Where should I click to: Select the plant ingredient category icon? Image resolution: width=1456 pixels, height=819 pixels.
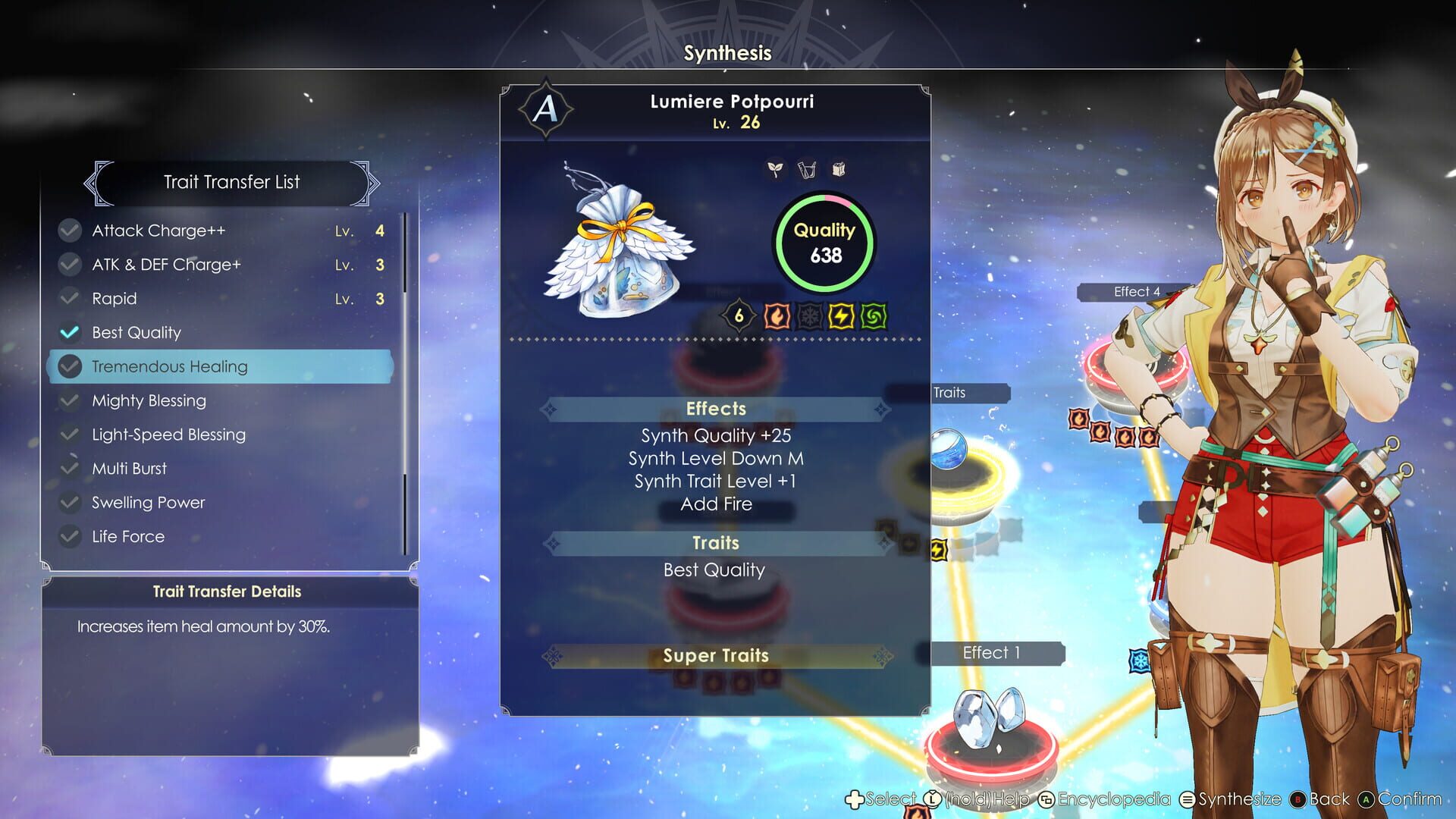774,170
